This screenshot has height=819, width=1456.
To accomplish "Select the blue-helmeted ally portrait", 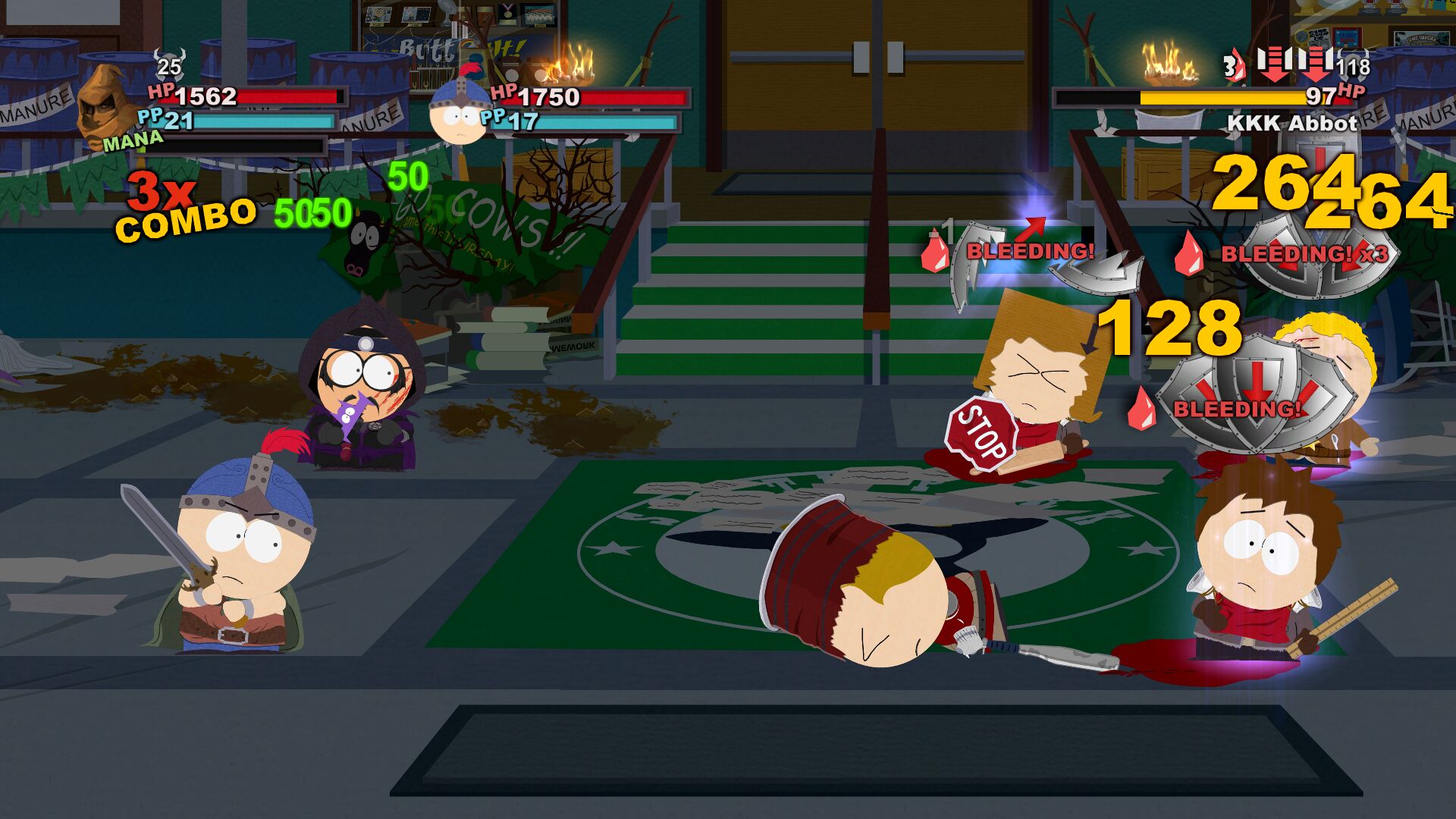I will click(x=457, y=111).
